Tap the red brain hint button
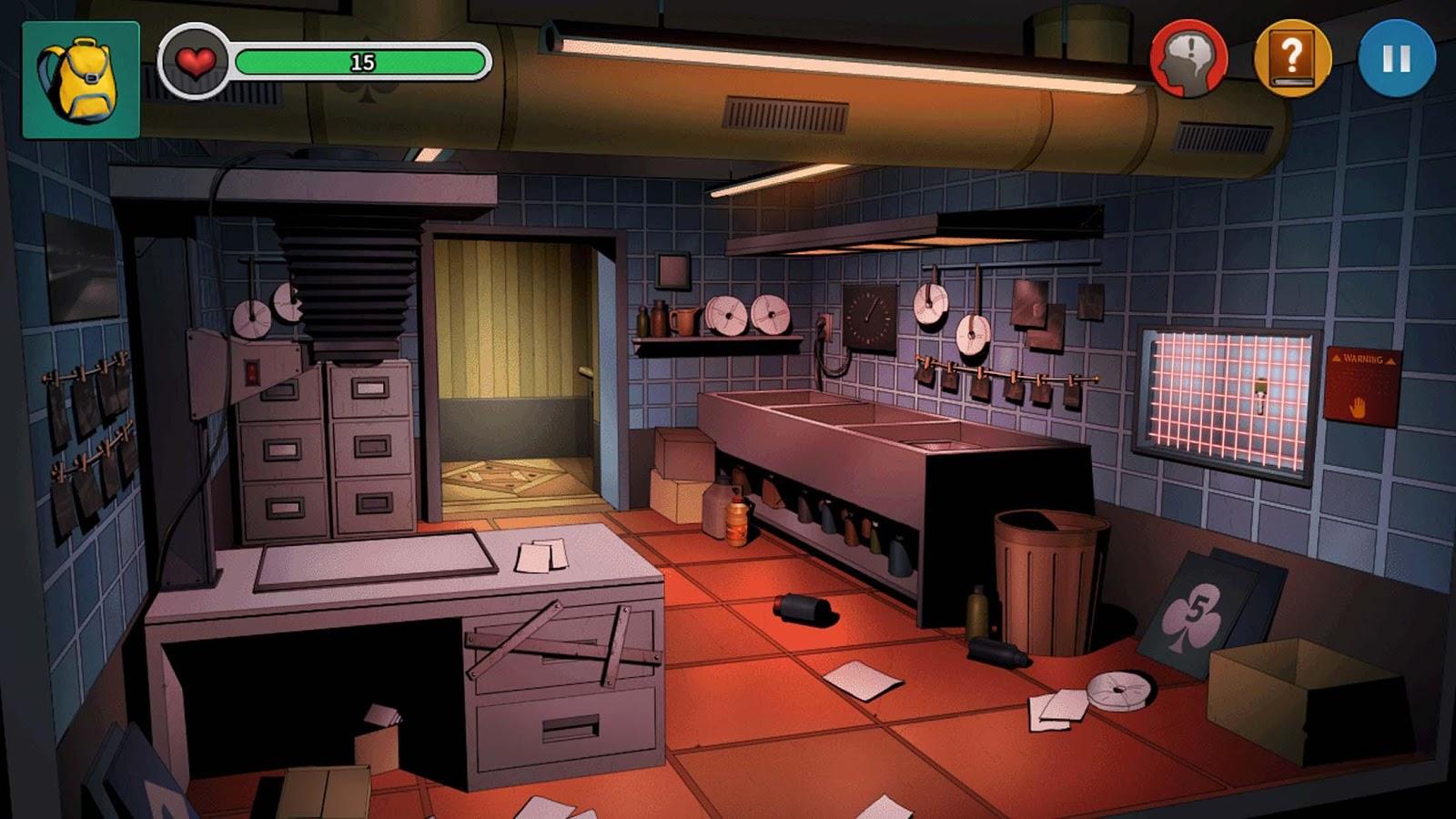The height and width of the screenshot is (819, 1456). pos(1188,59)
